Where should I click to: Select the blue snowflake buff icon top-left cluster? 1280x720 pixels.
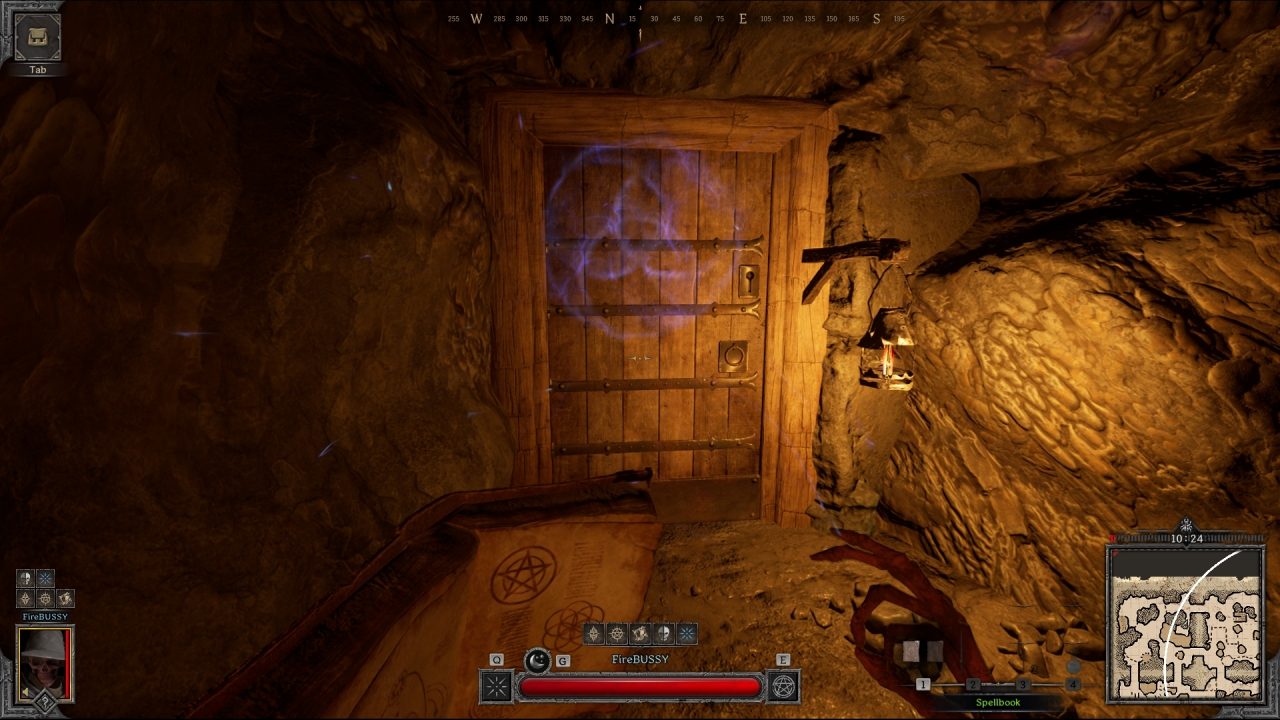(44, 578)
